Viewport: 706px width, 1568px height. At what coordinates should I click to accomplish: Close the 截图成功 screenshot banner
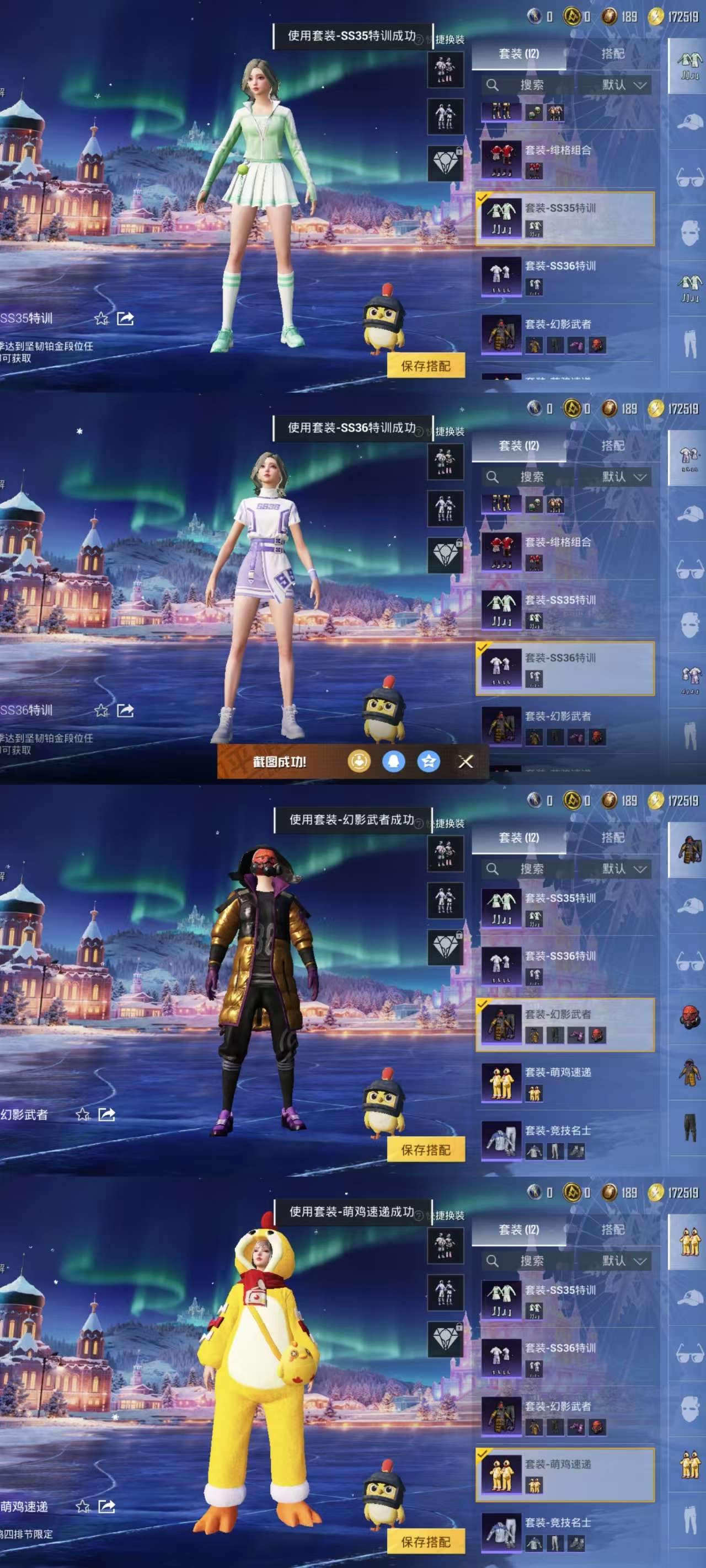(466, 761)
